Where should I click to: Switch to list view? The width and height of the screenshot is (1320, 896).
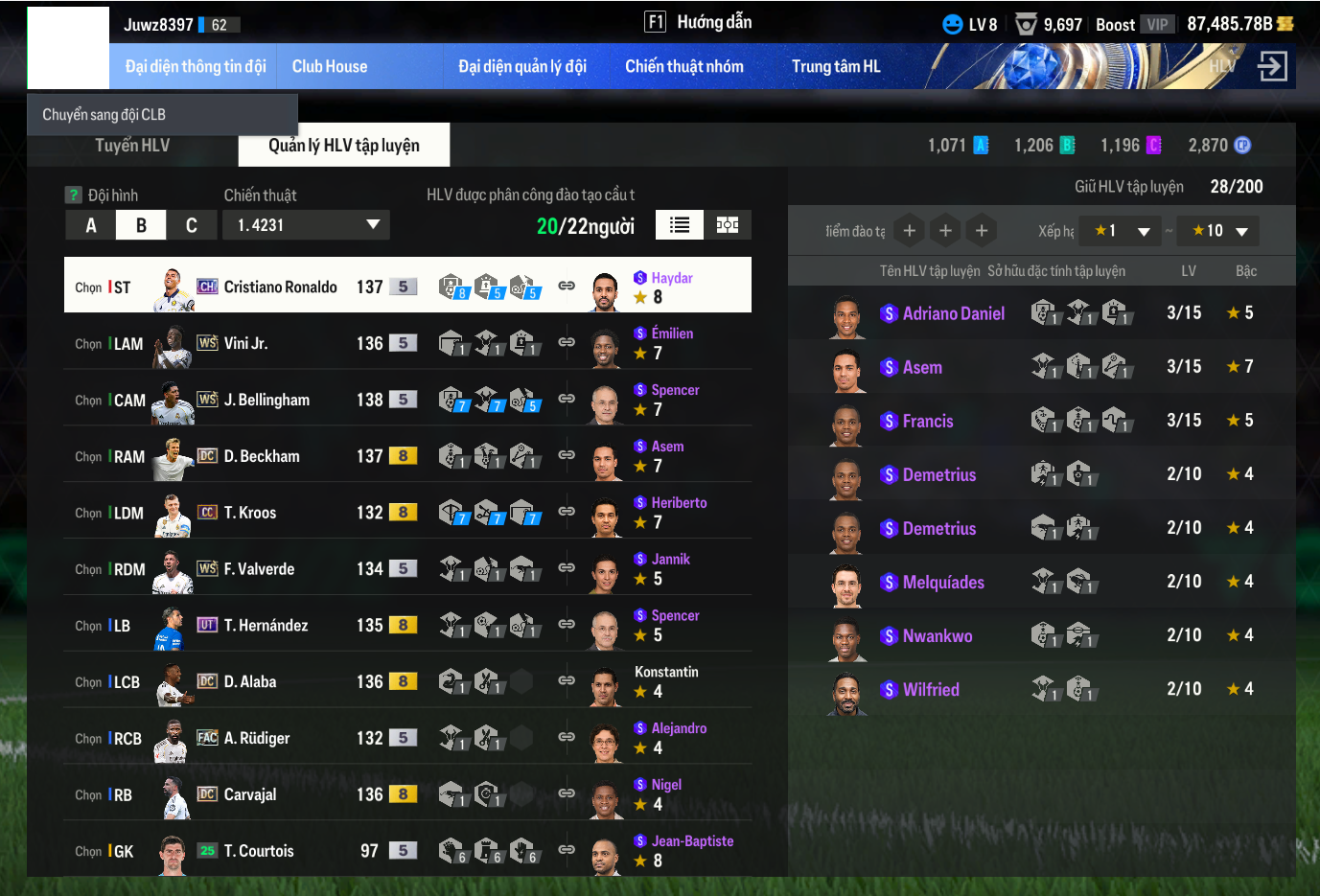tap(680, 225)
